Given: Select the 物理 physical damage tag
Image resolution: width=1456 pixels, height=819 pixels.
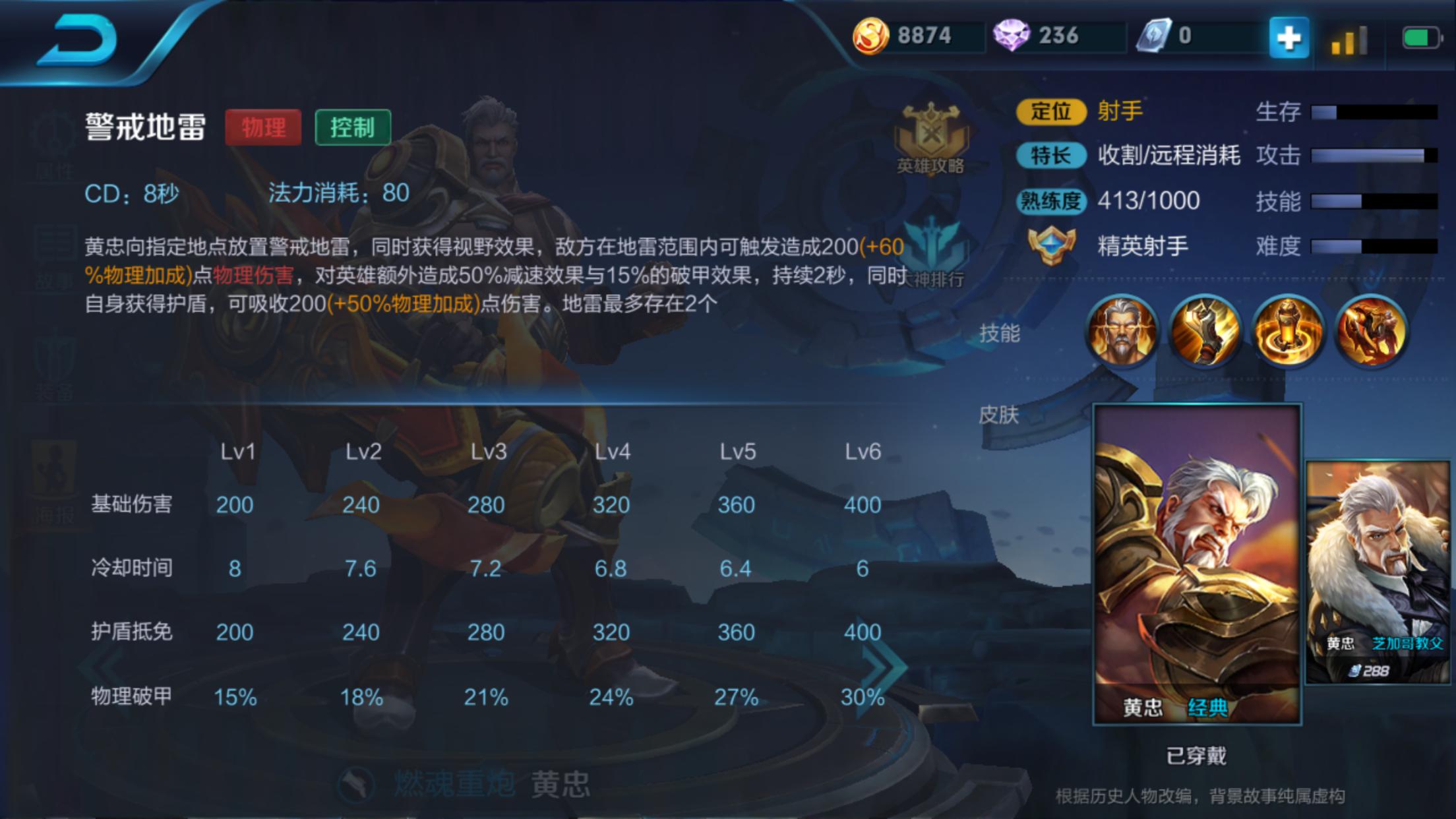Looking at the screenshot, I should [x=263, y=128].
